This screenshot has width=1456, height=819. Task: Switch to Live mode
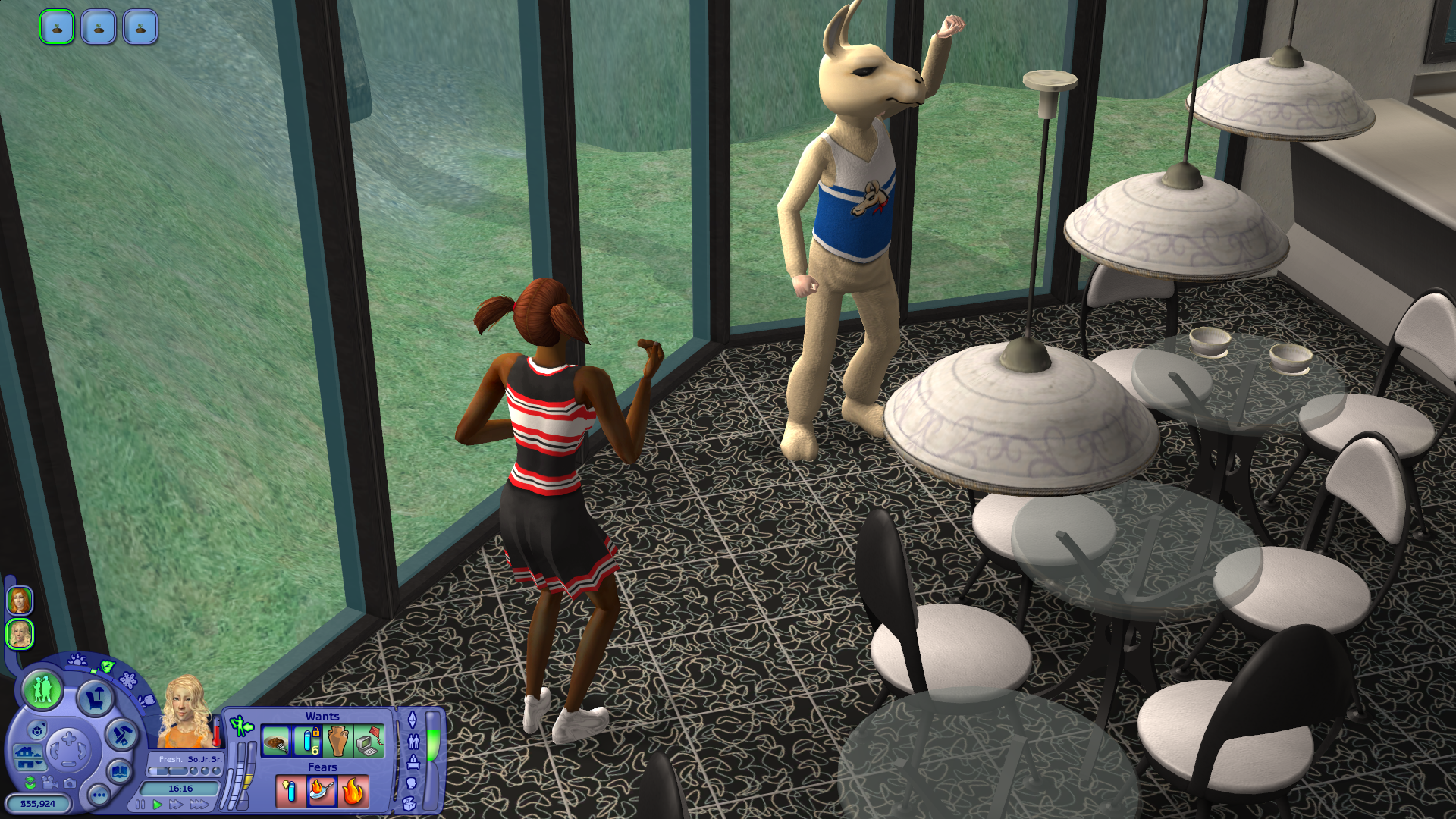point(42,689)
